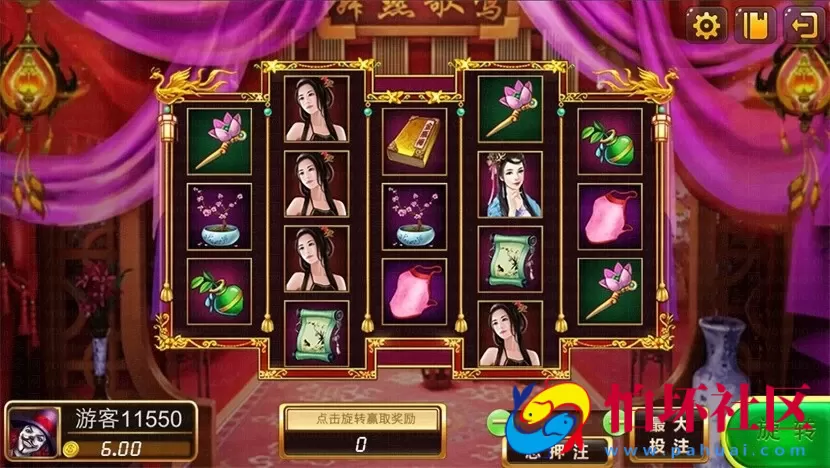Exit the game with the return arrow
This screenshot has height=468, width=830.
coord(803,24)
